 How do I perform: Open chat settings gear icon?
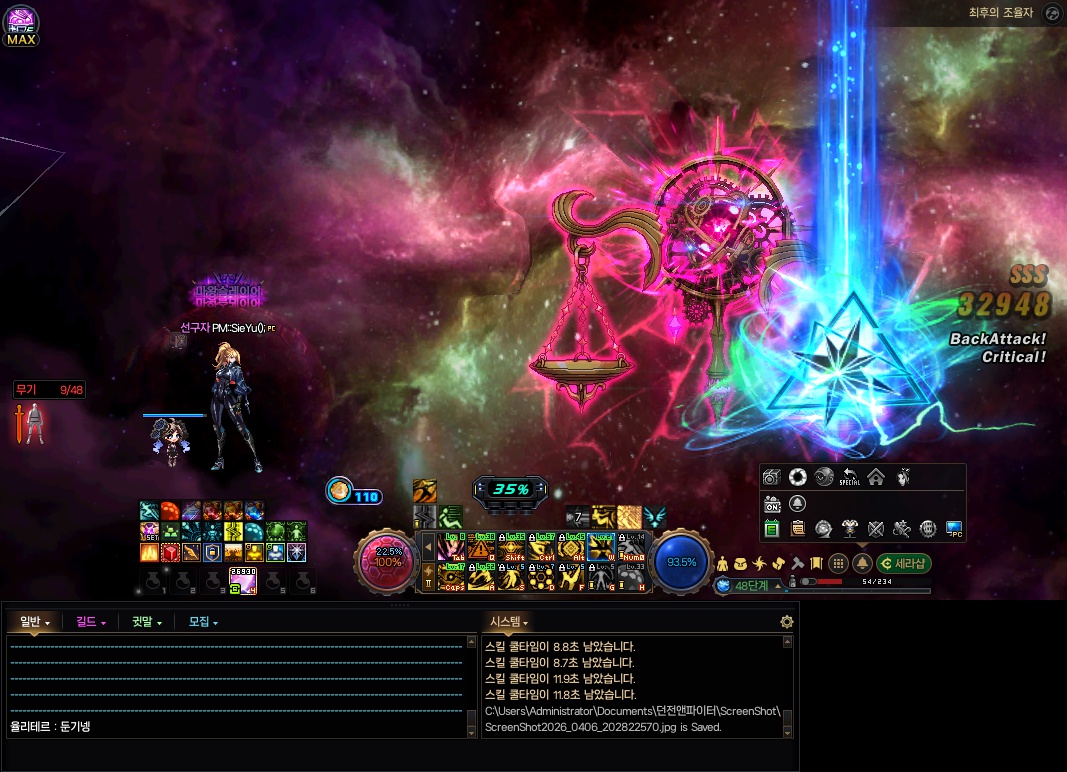[787, 622]
